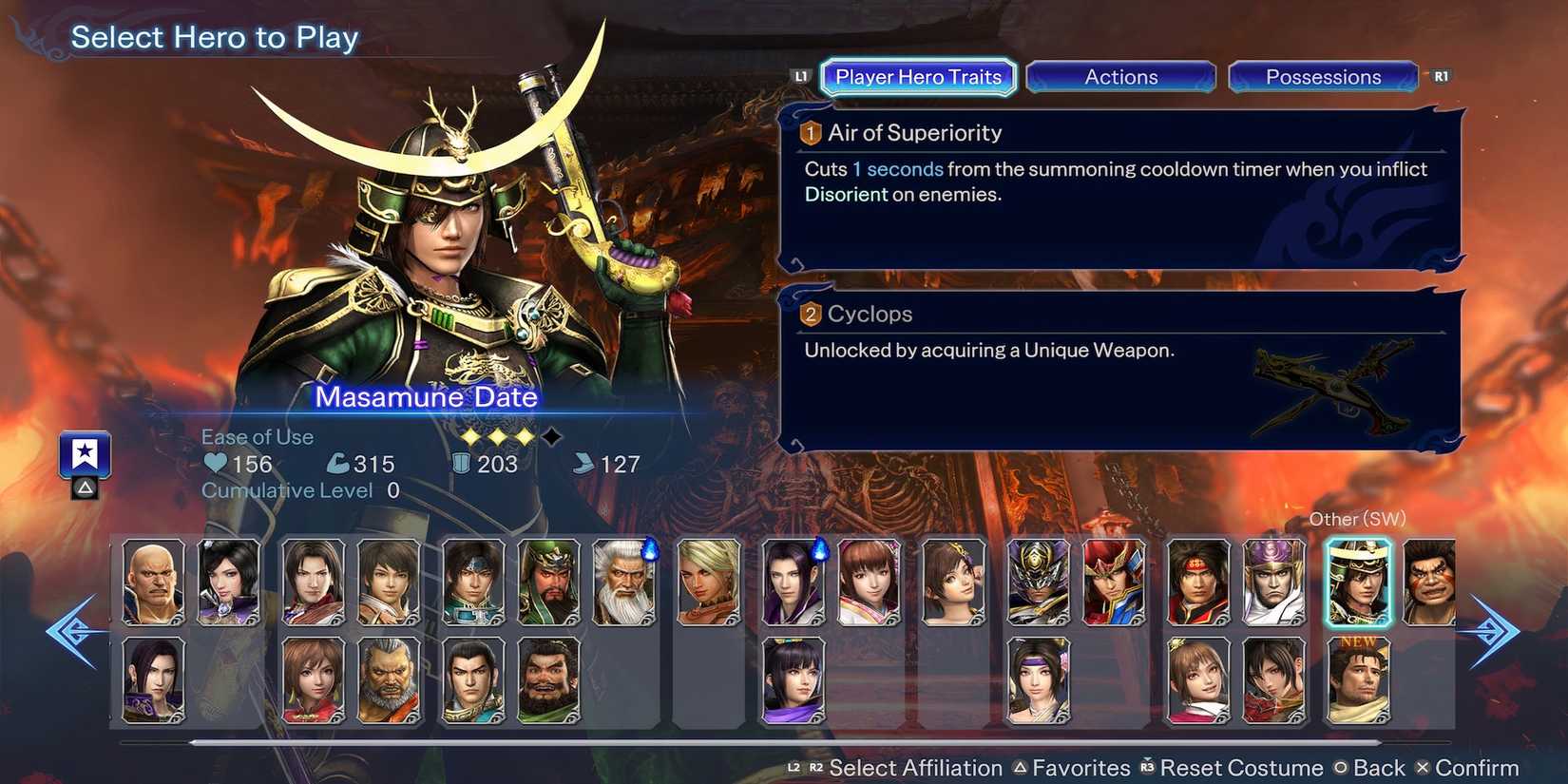Open the Possessions tab

coord(1324,77)
